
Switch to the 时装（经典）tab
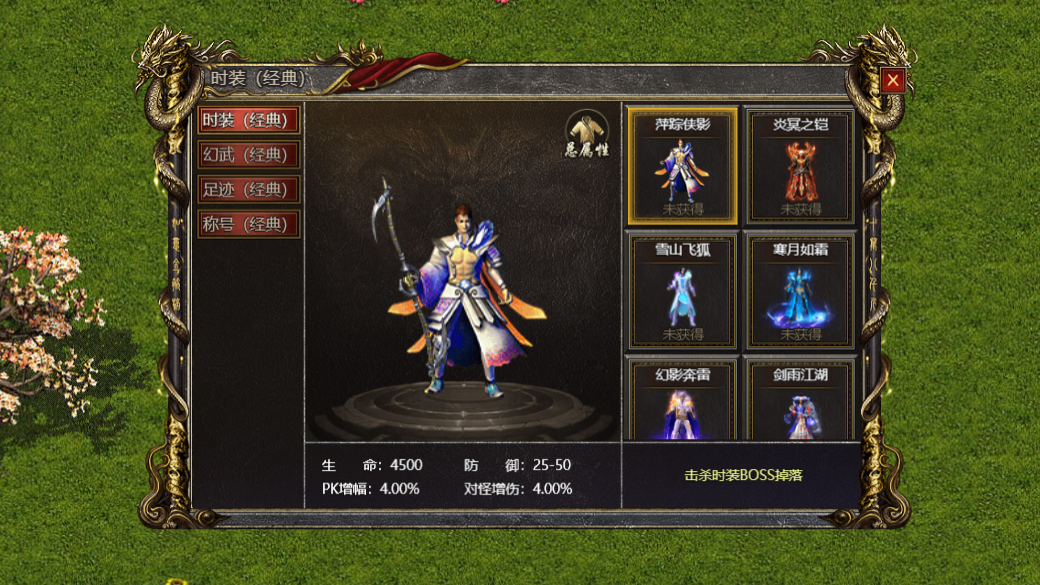coord(248,120)
